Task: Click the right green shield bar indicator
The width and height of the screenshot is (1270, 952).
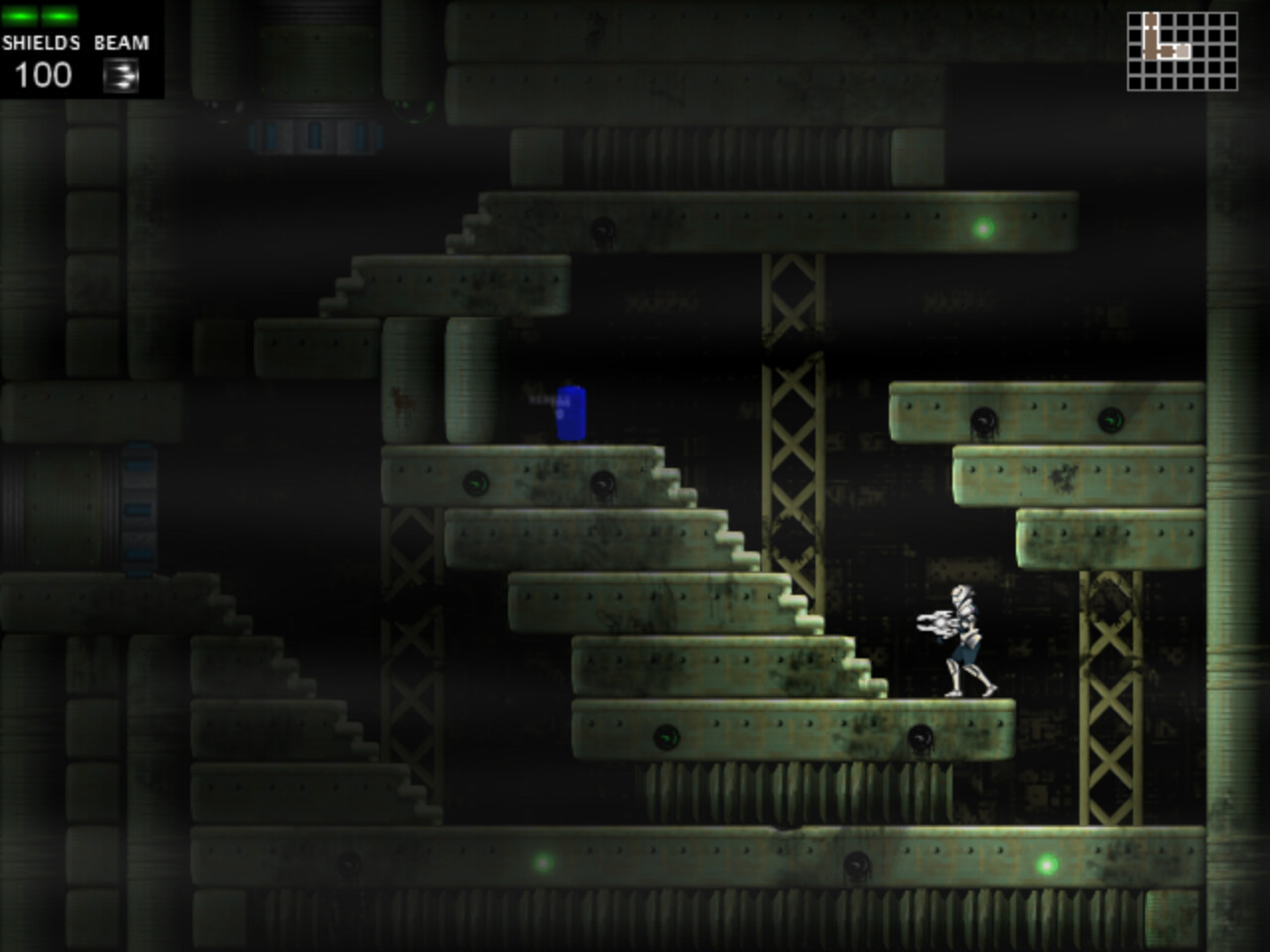Action: pyautogui.click(x=58, y=14)
